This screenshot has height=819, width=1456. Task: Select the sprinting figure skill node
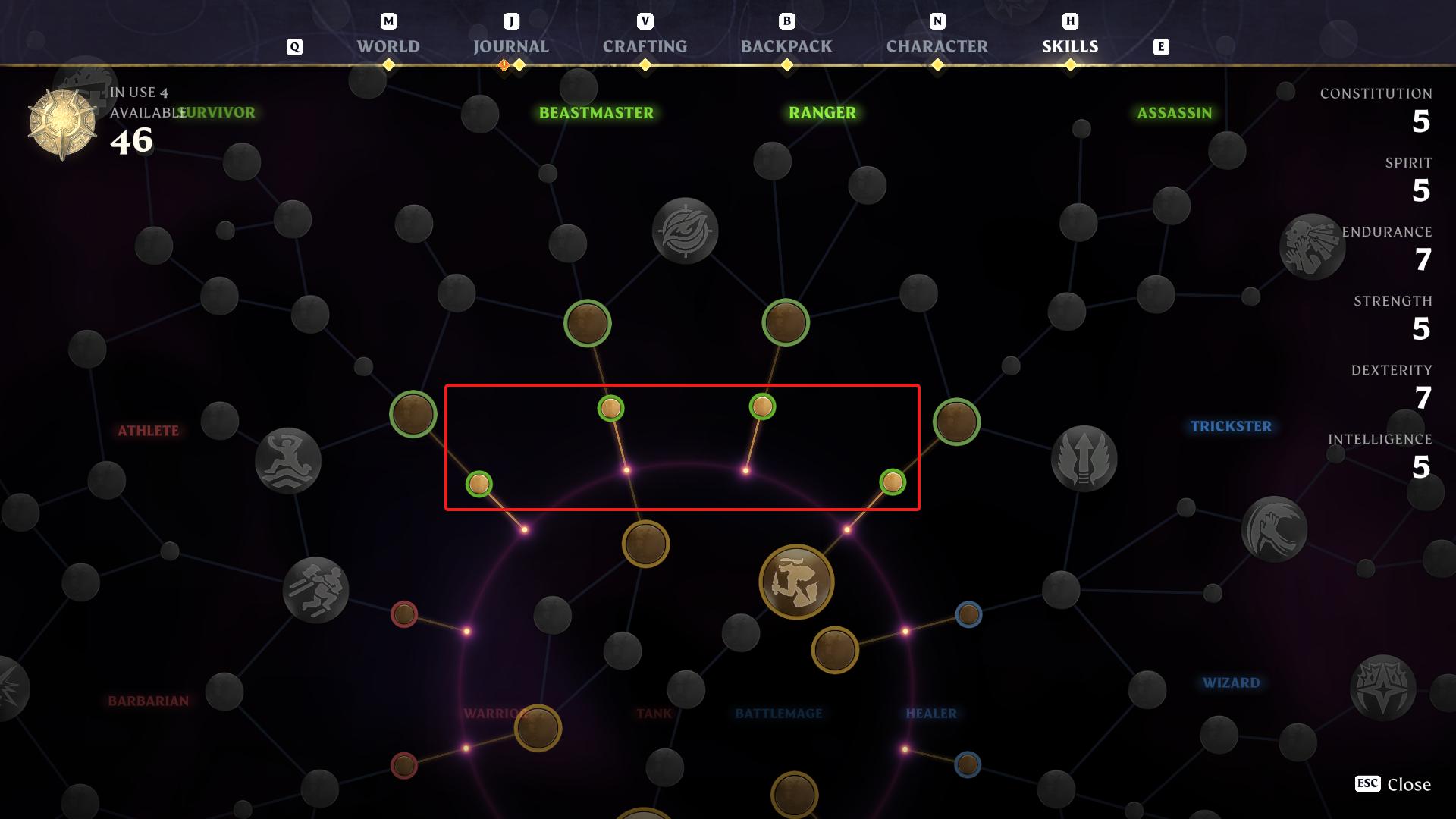(315, 590)
